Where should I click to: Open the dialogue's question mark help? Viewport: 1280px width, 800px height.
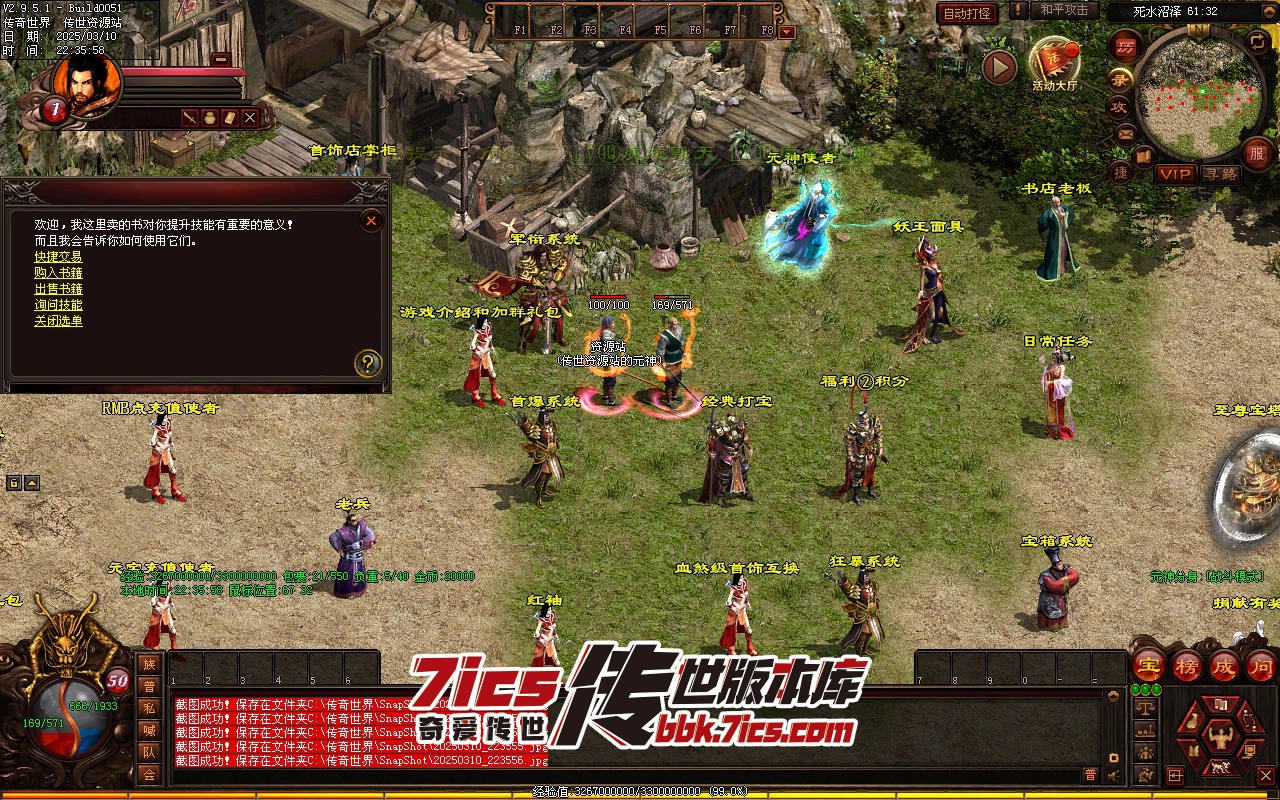pos(369,362)
